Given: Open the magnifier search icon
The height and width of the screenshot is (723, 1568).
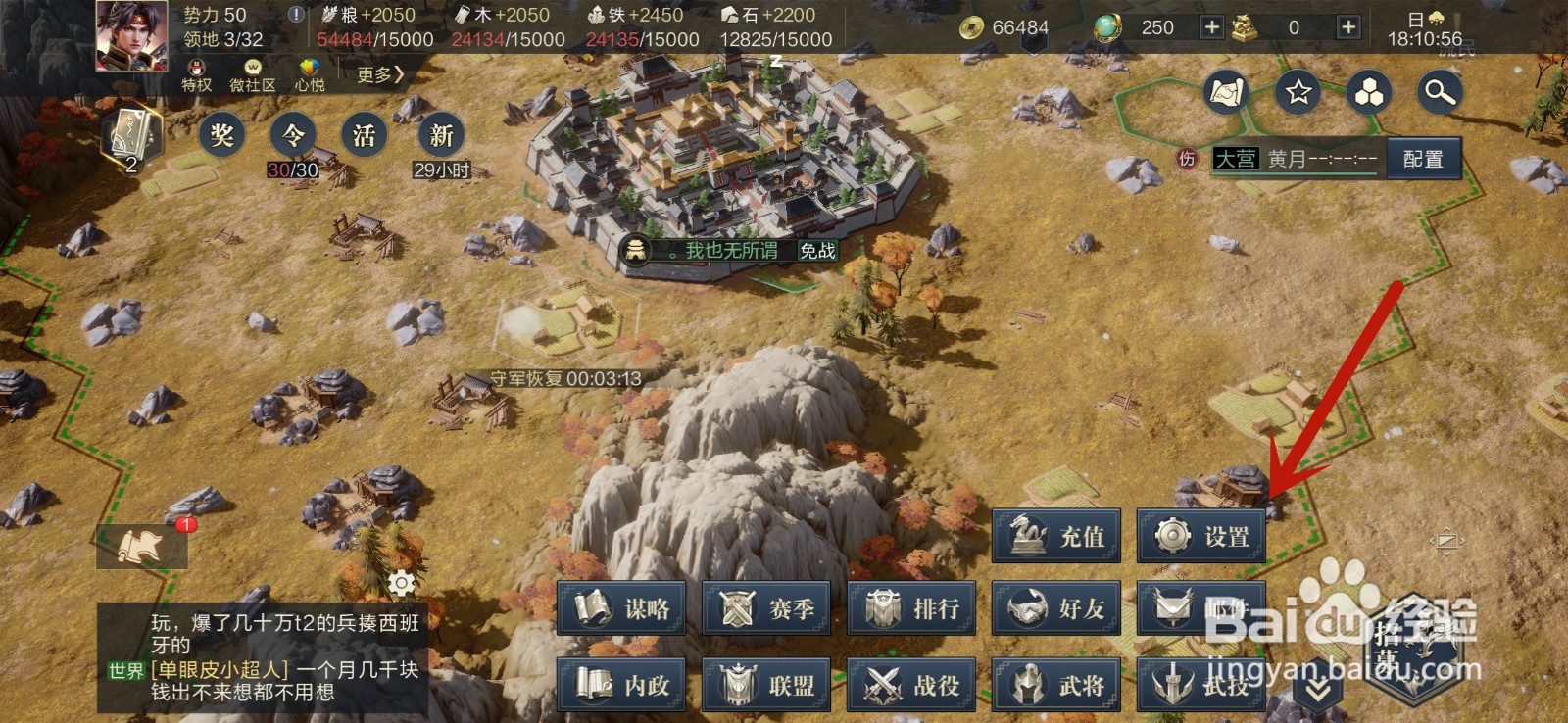Looking at the screenshot, I should pos(1440,92).
